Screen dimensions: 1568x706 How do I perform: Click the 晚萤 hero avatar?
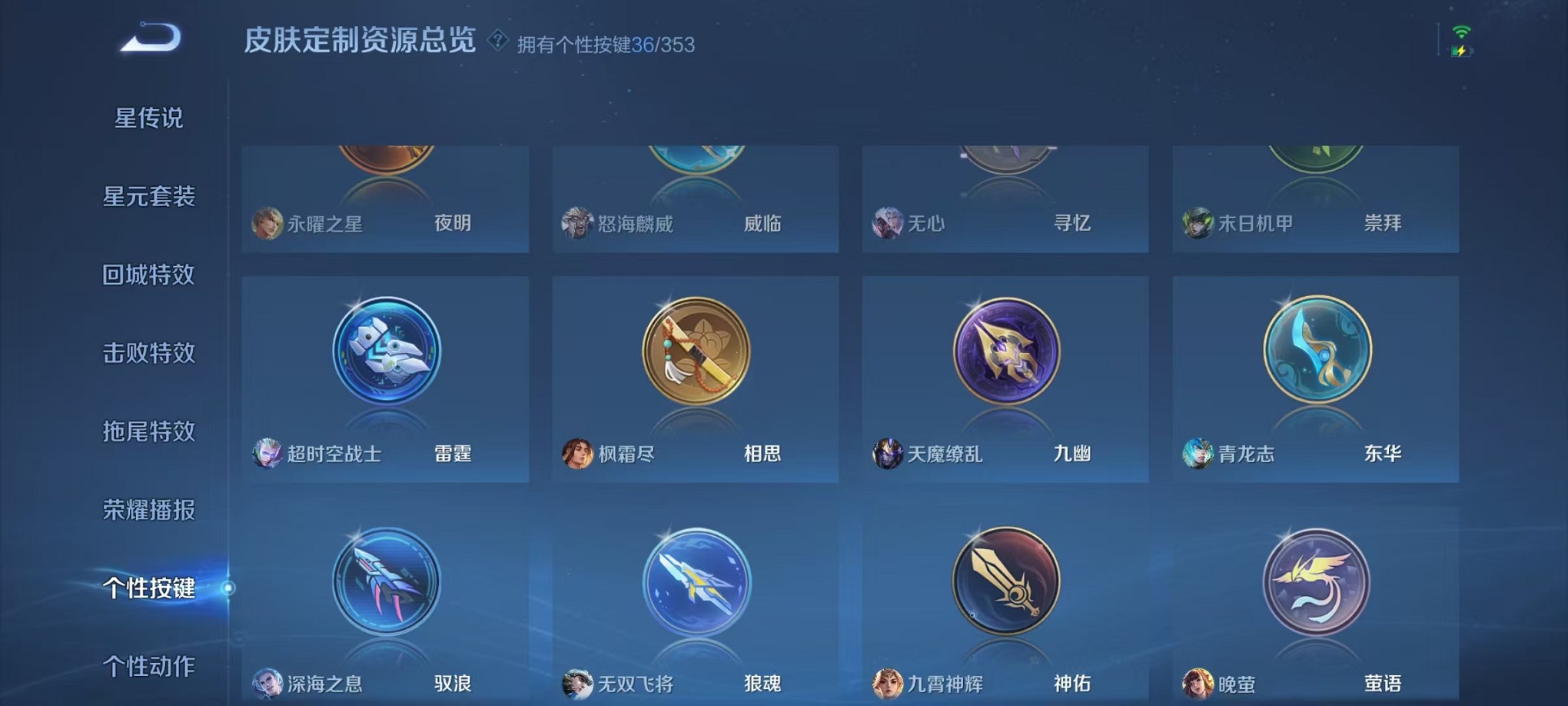pyautogui.click(x=1197, y=683)
